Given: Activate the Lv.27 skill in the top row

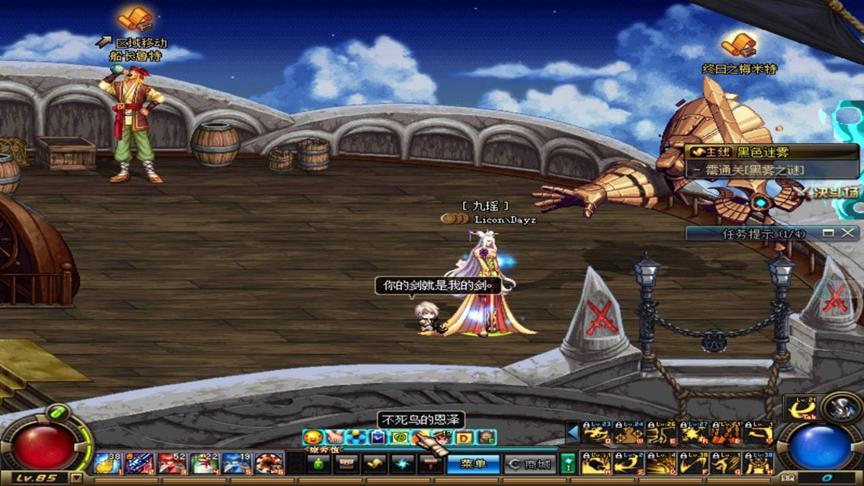Looking at the screenshot, I should [x=693, y=433].
